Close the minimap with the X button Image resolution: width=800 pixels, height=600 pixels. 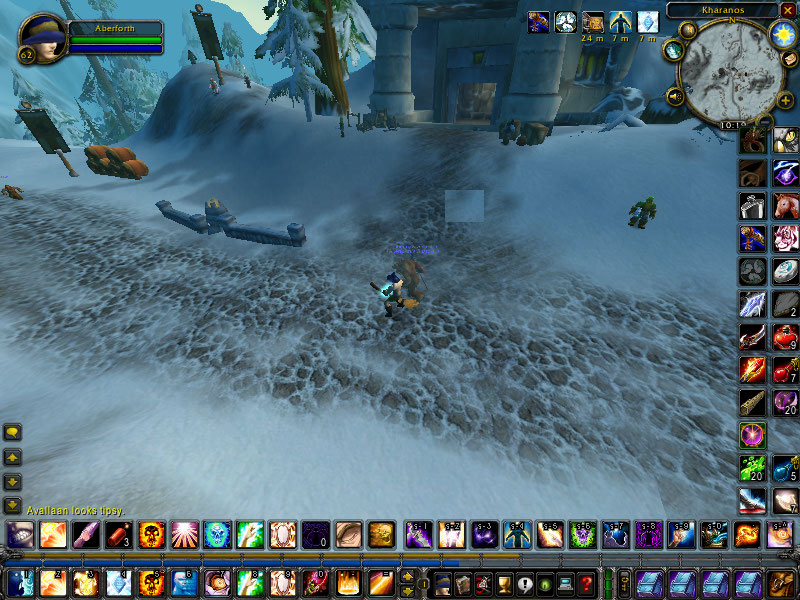787,9
